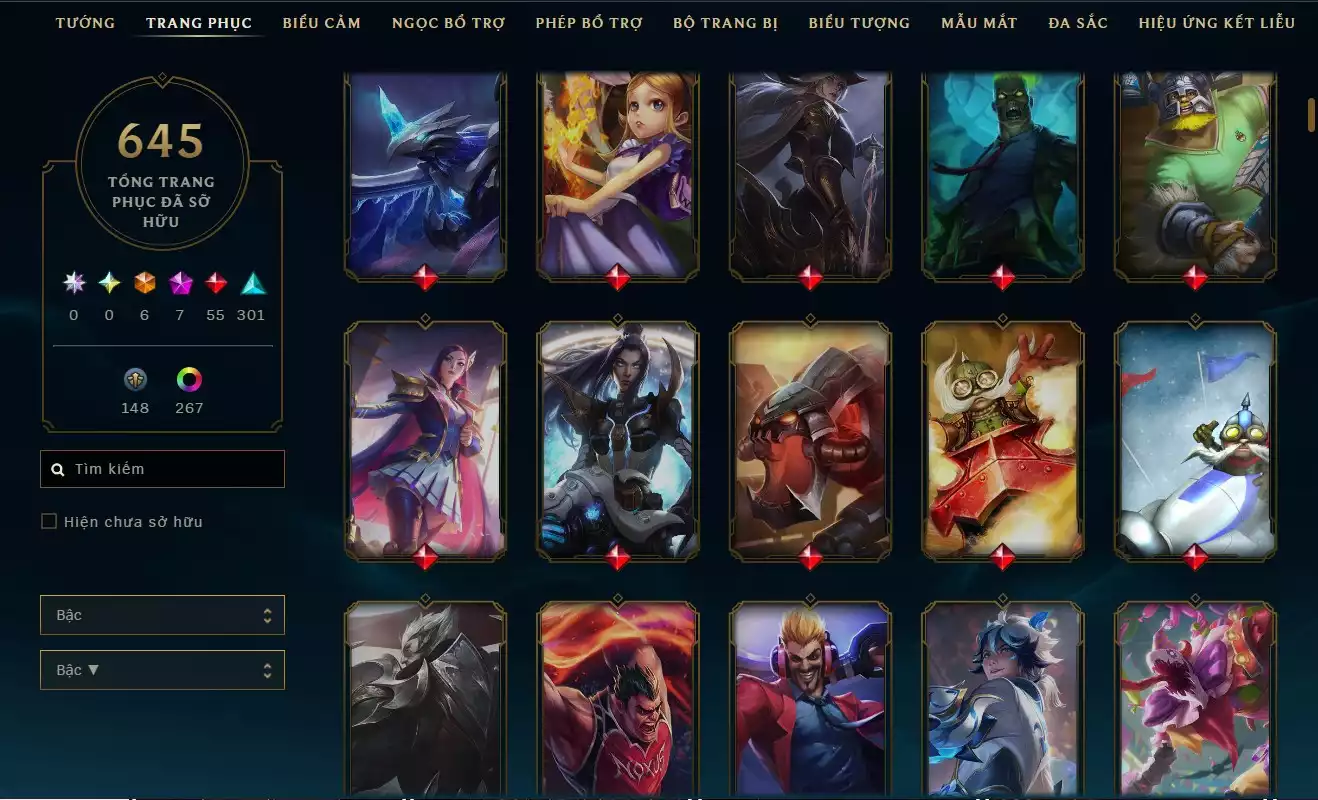Click the pink epic rarity gem showing 7
This screenshot has height=800, width=1318.
pyautogui.click(x=181, y=284)
